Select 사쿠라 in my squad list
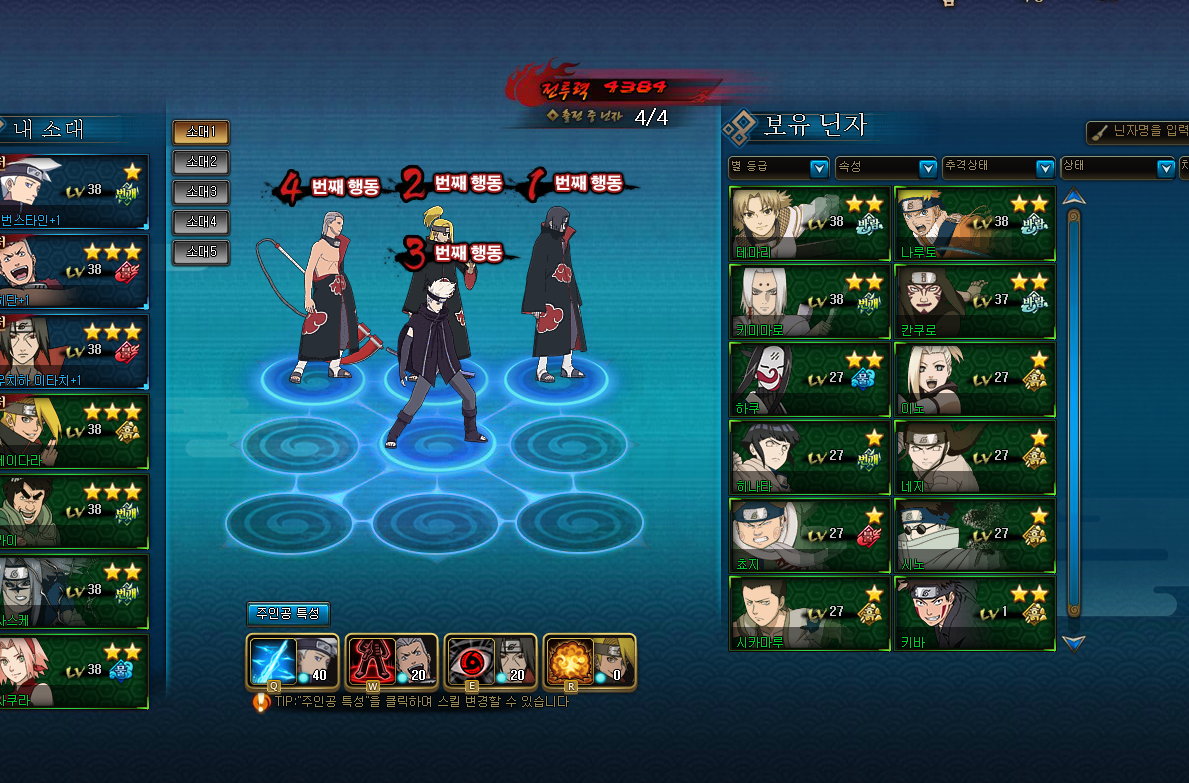This screenshot has height=783, width=1189. pos(74,672)
